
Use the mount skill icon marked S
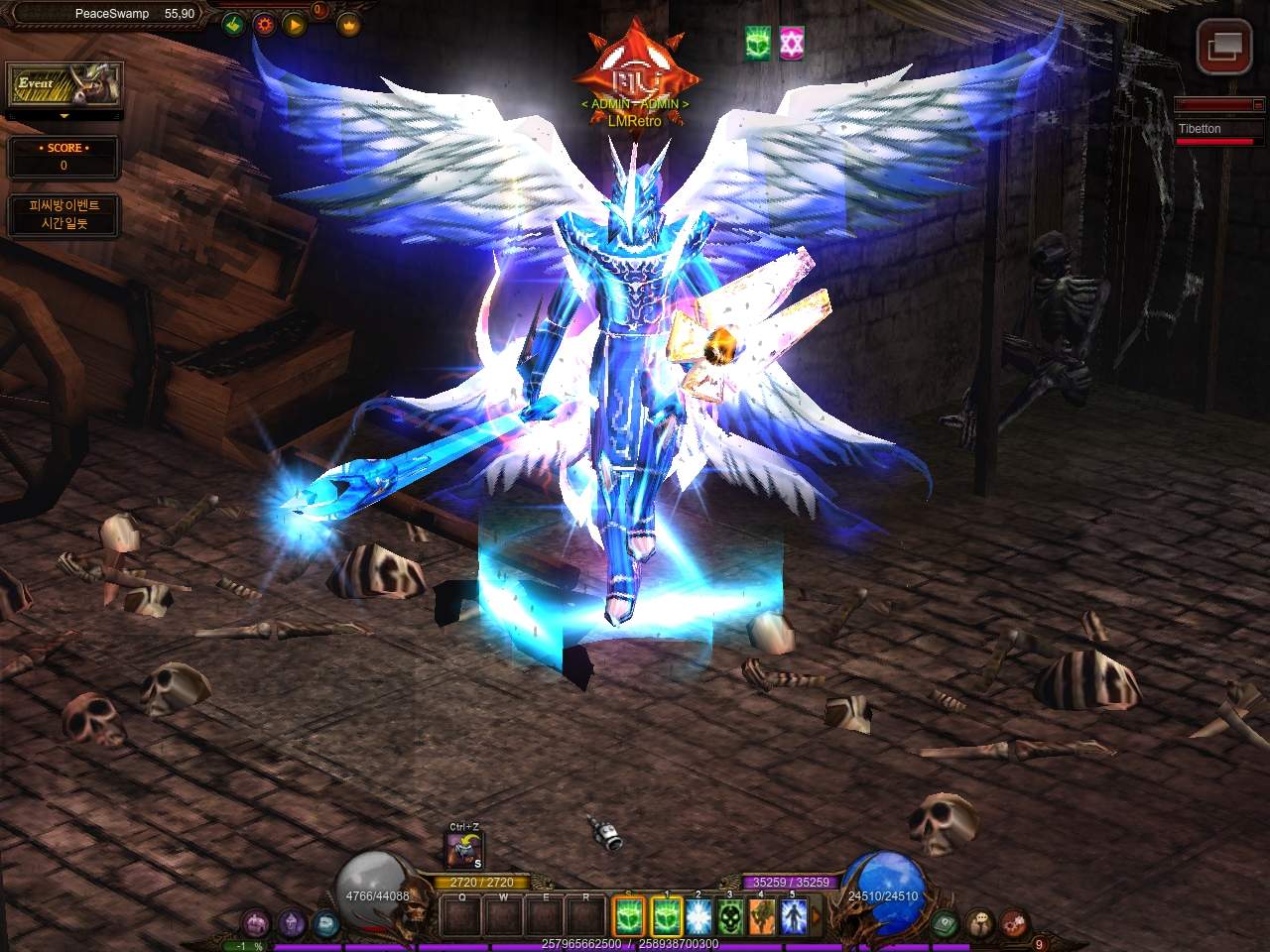coord(463,851)
